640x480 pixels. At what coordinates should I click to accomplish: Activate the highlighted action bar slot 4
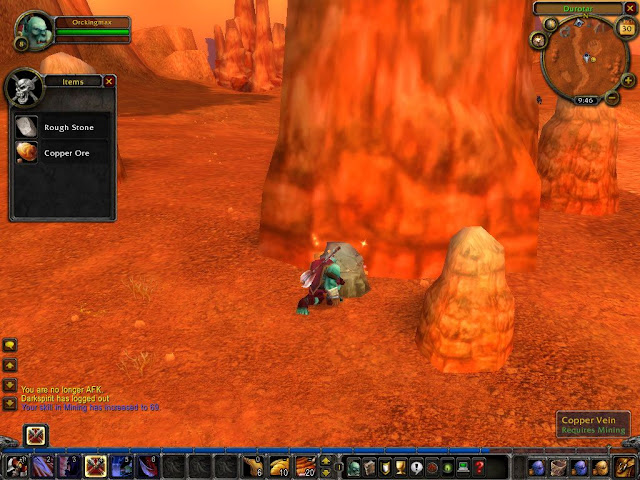[96, 466]
